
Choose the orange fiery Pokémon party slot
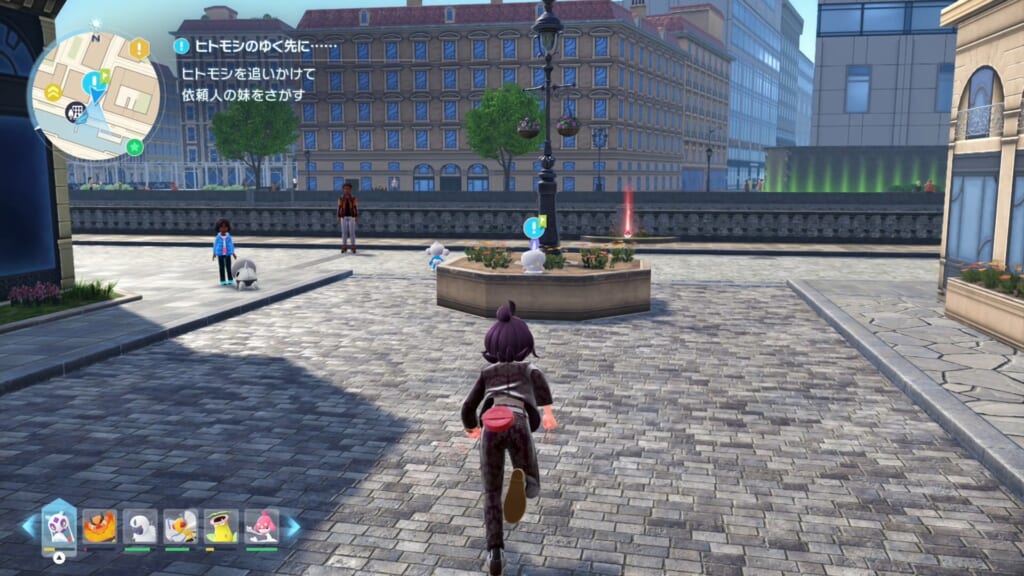99,526
